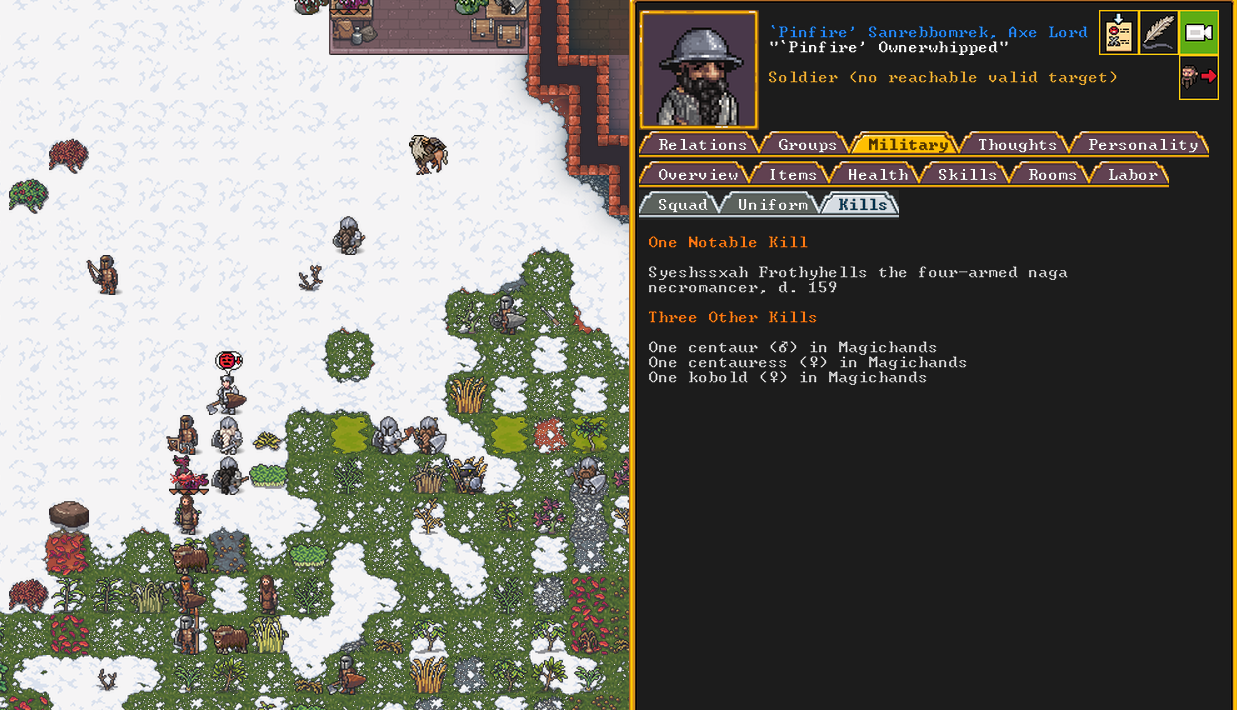The width and height of the screenshot is (1237, 710).
Task: Click the parchment list icon with arrow
Action: tap(1119, 33)
